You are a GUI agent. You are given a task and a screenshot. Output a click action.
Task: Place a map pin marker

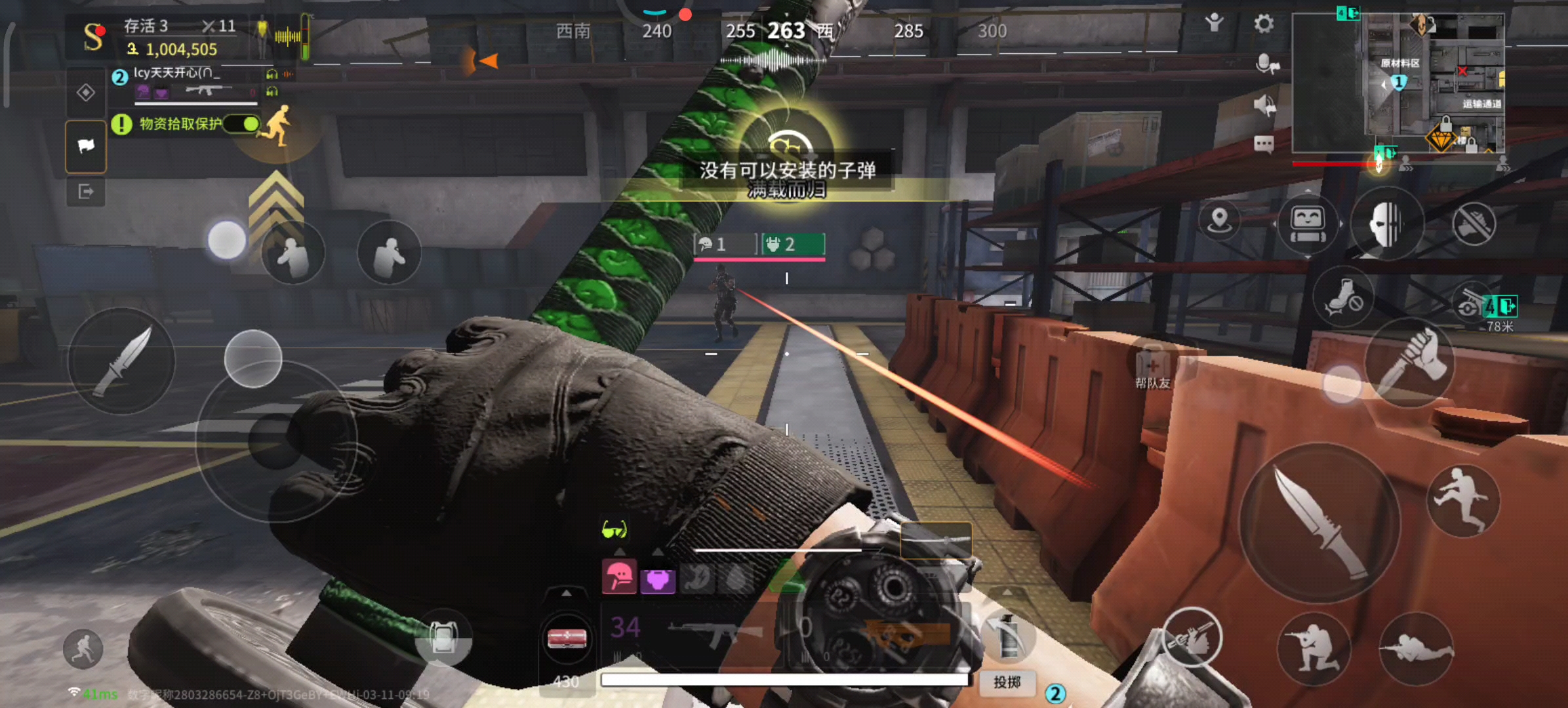[x=1219, y=220]
